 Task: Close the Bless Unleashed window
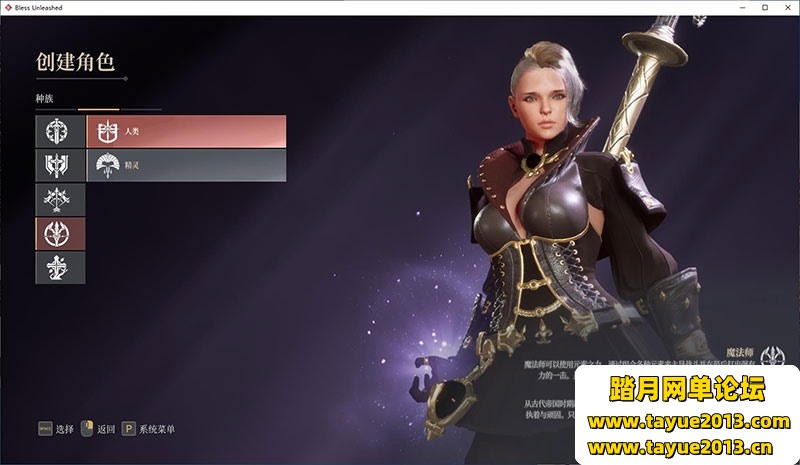787,7
